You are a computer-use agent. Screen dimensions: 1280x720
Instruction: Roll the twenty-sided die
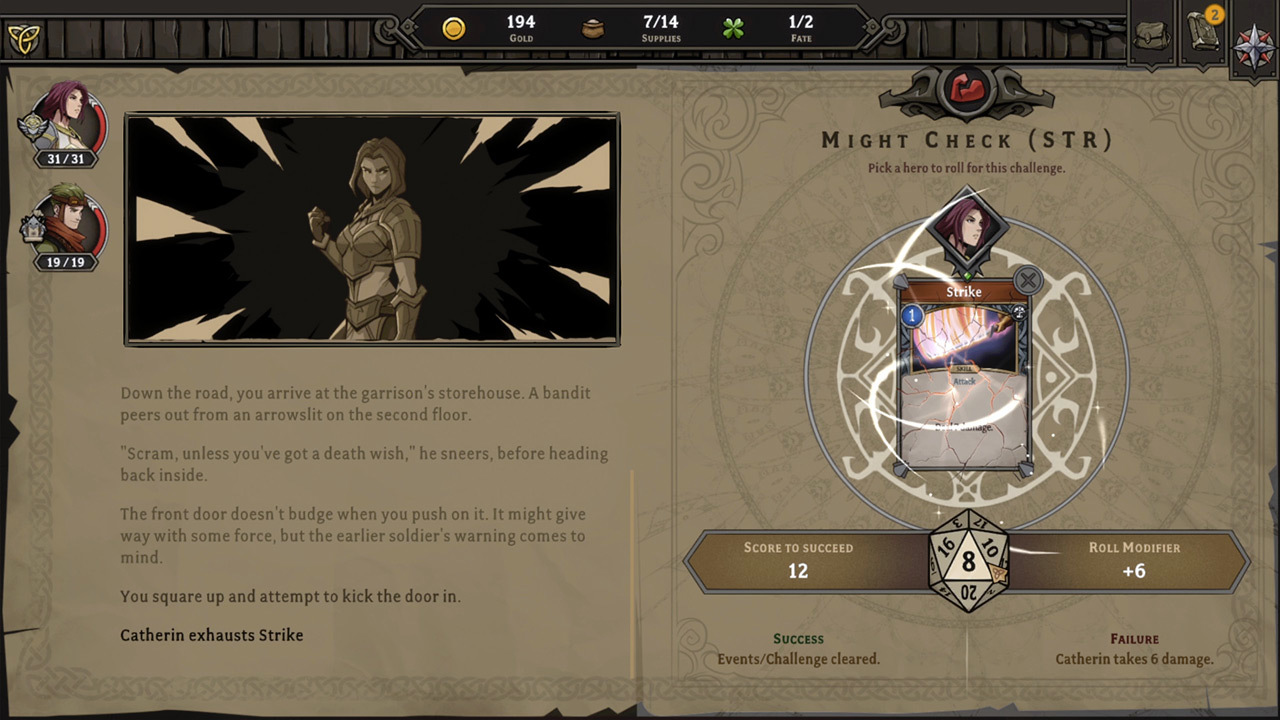click(x=968, y=561)
